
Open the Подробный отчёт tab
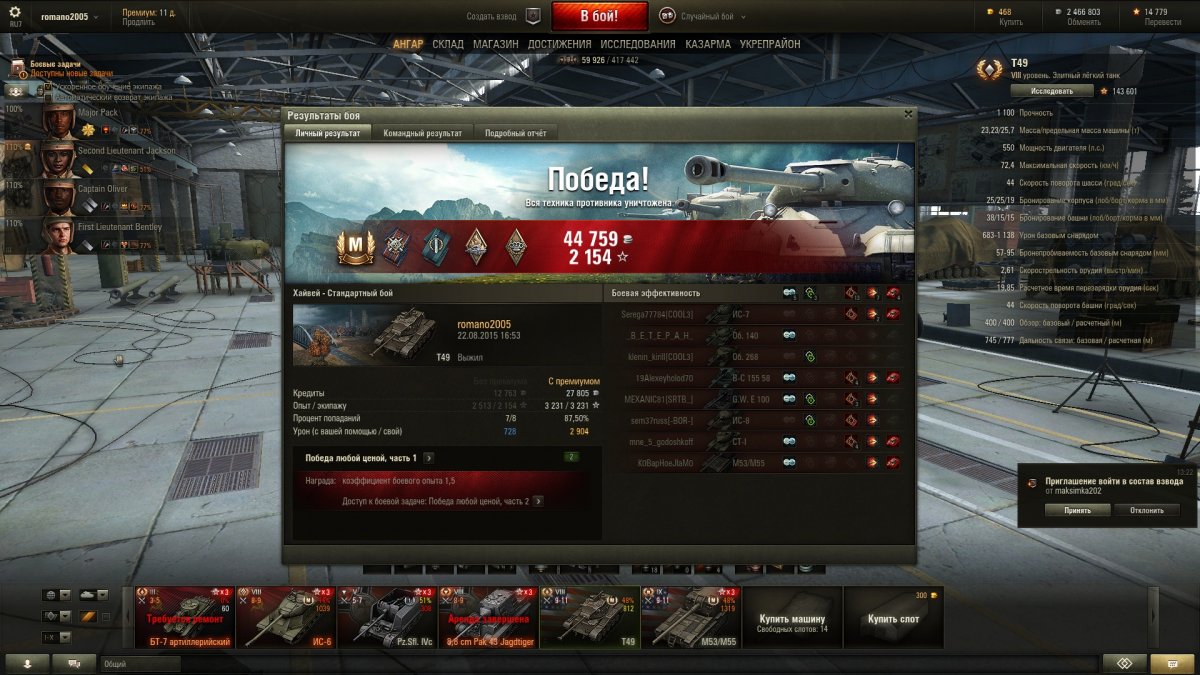(515, 133)
